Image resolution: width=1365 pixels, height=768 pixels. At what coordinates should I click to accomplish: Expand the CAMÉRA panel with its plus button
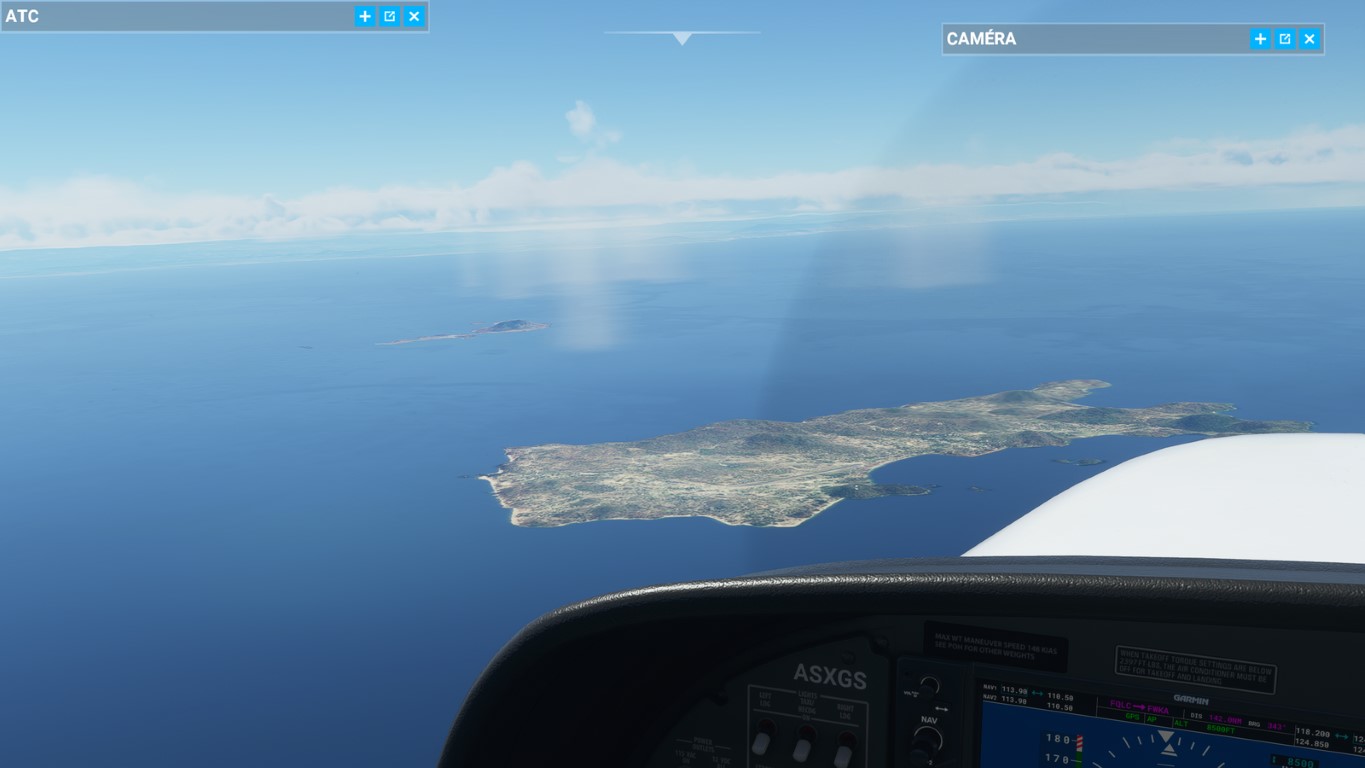coord(1260,39)
